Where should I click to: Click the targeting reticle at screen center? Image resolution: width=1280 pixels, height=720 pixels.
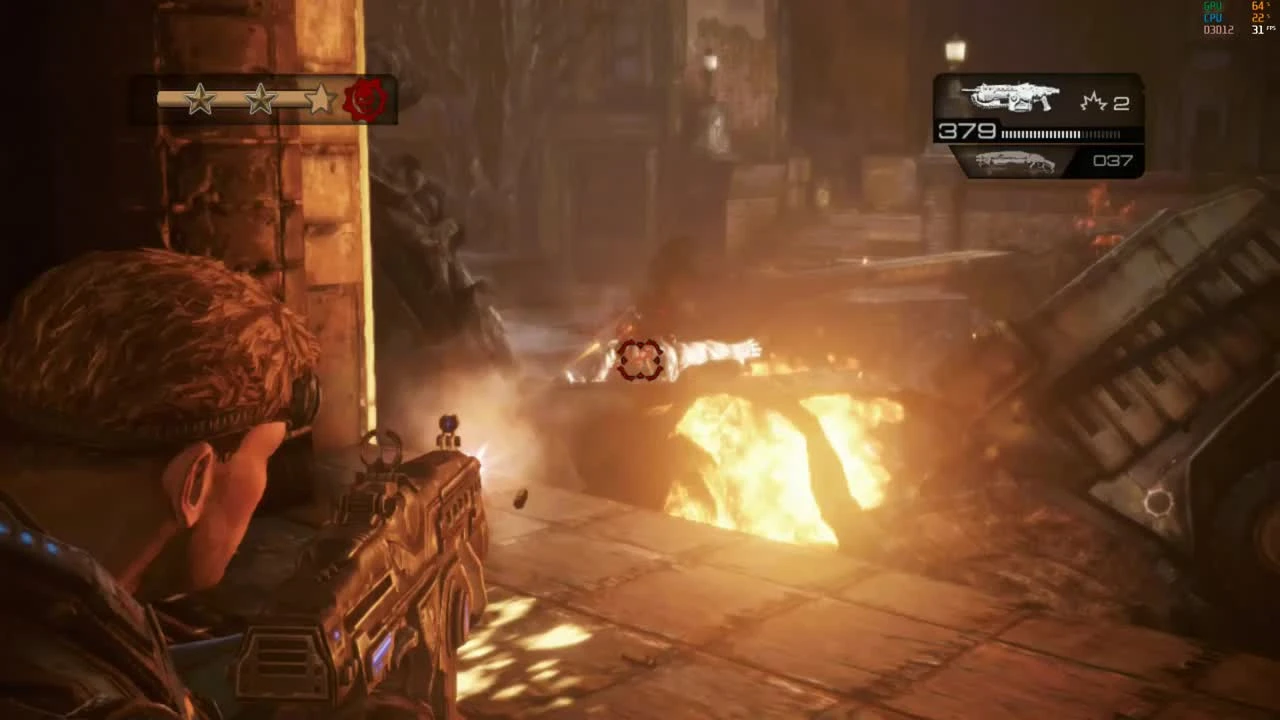click(x=640, y=360)
